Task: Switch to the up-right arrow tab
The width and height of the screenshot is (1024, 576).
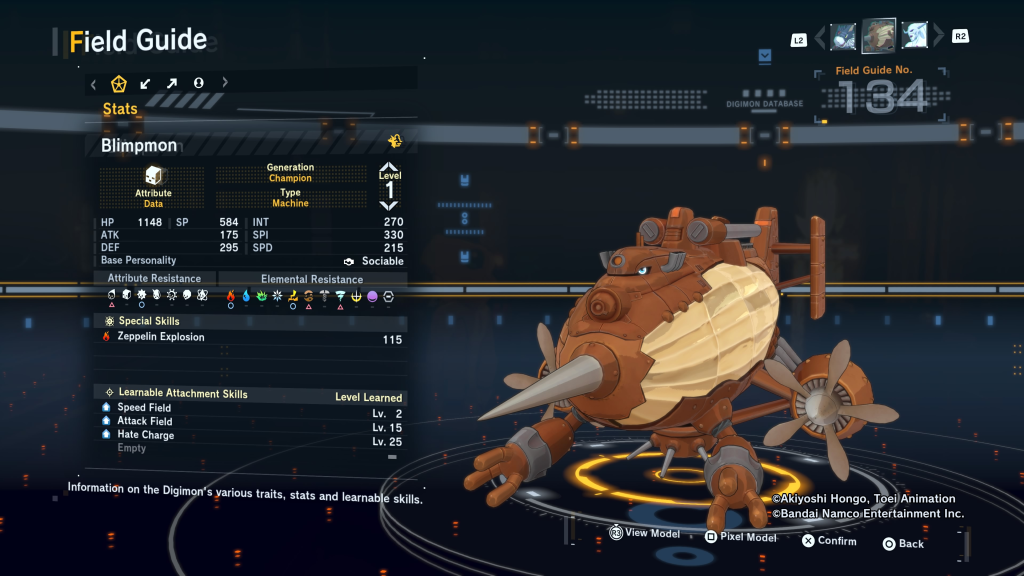Action: [173, 83]
